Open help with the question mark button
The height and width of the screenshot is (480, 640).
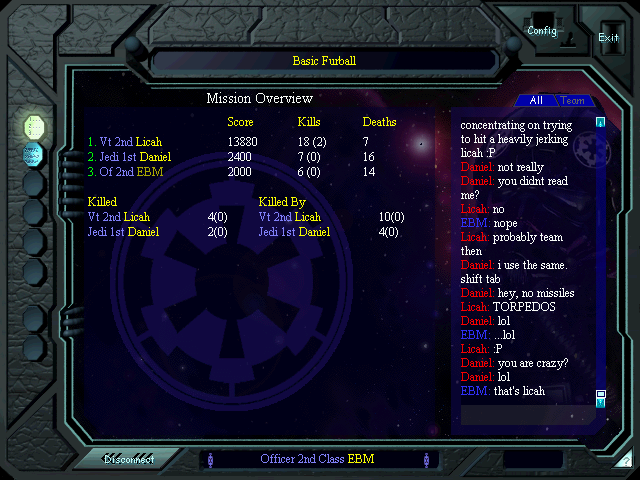tap(625, 460)
